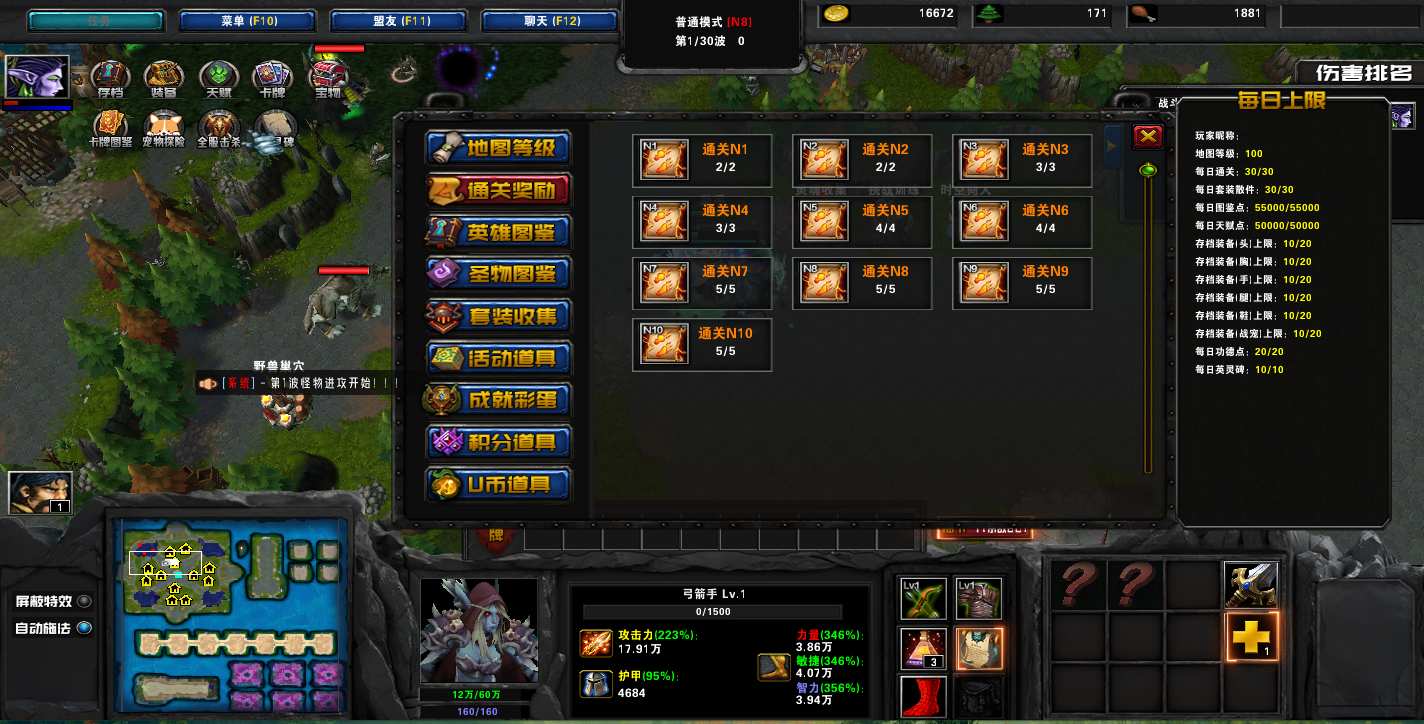This screenshot has width=1424, height=724.
Task: Open the 宠物探险 pet adventure icon
Action: [164, 126]
